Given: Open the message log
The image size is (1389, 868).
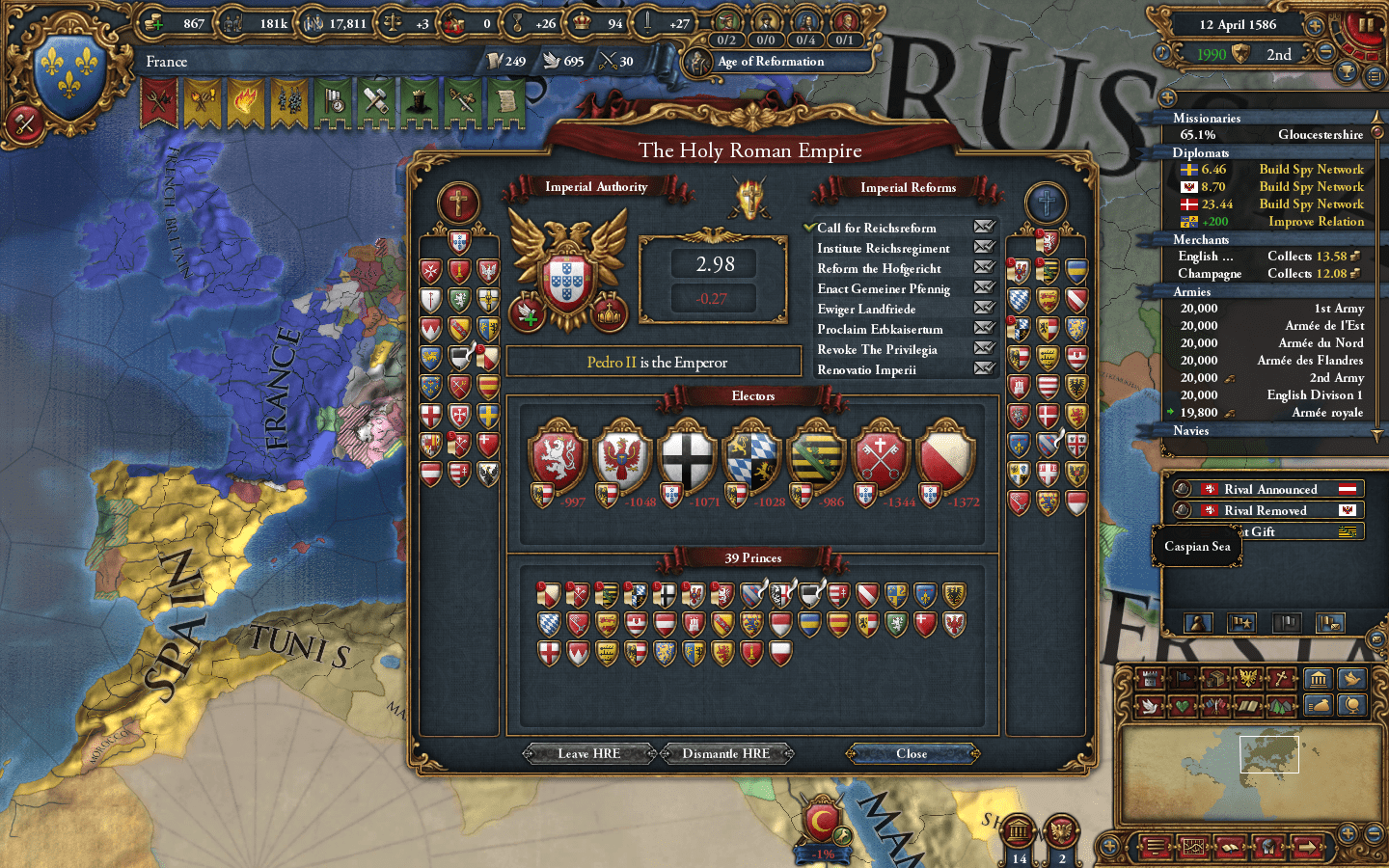Looking at the screenshot, I should tap(1155, 847).
